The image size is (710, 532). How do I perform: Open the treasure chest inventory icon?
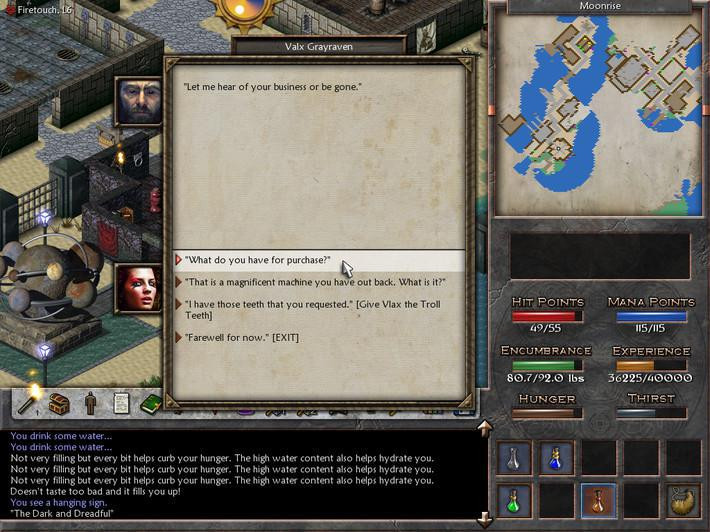click(x=59, y=404)
